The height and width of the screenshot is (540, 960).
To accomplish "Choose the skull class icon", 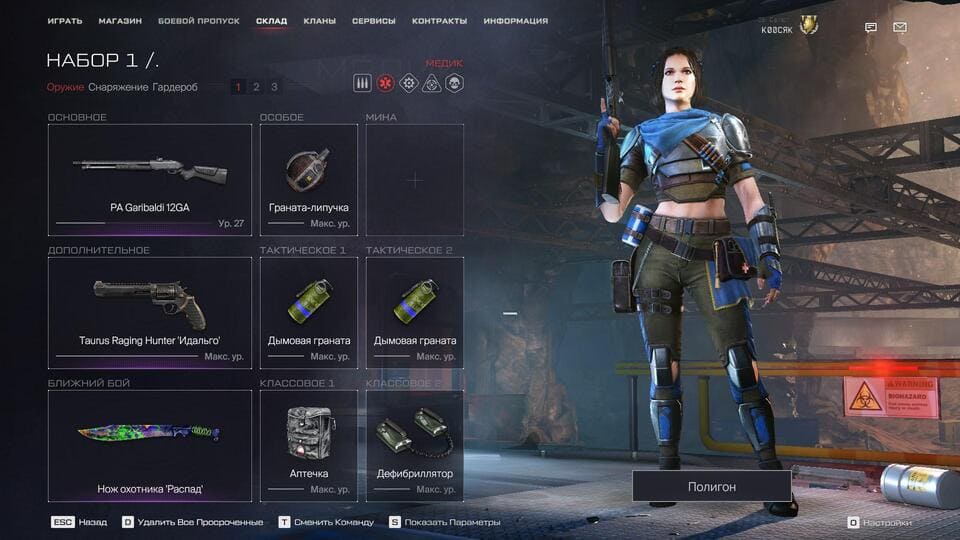I will (453, 84).
